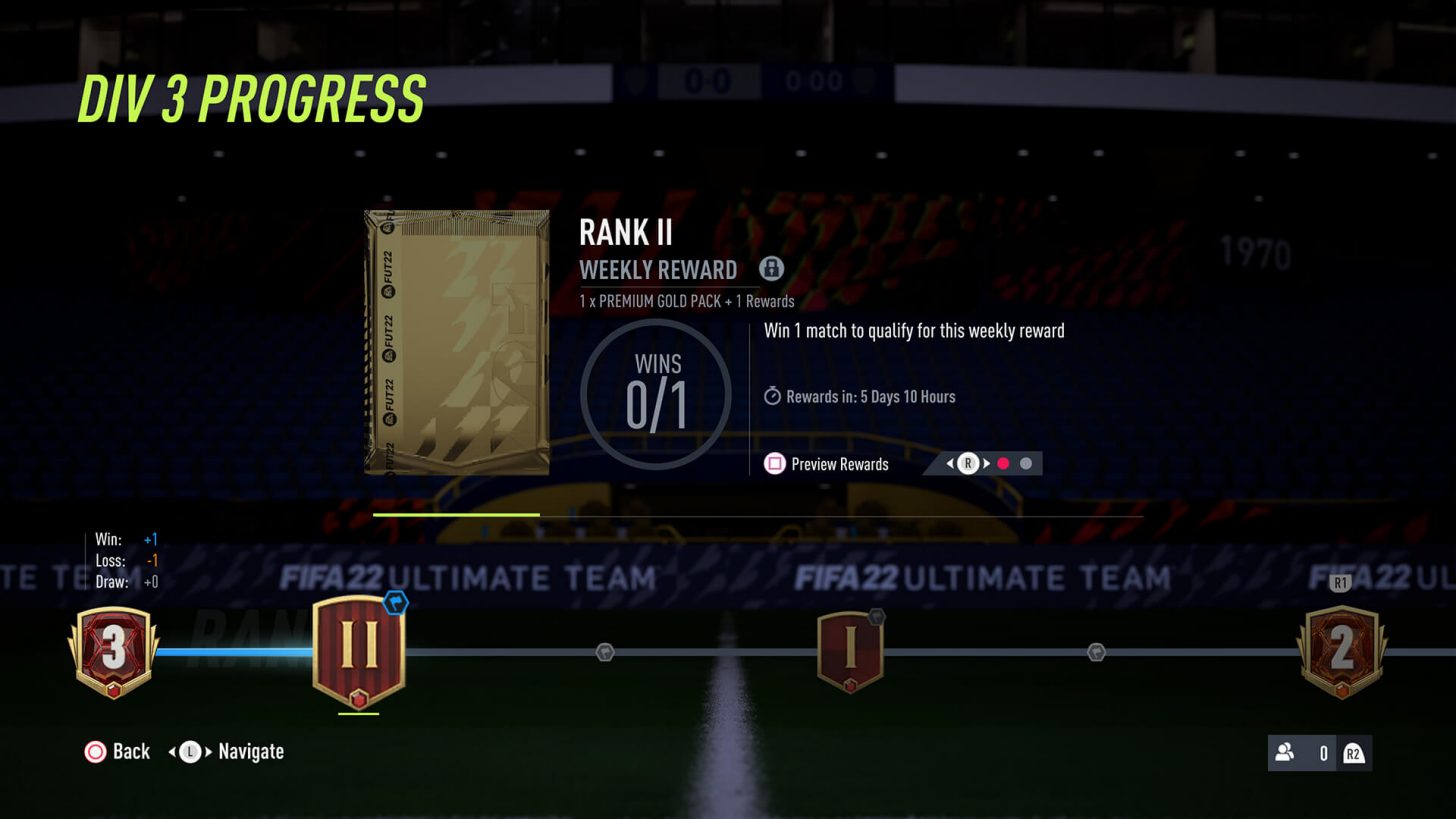The image size is (1456, 819).
Task: Click the R2 button icon
Action: (1356, 753)
